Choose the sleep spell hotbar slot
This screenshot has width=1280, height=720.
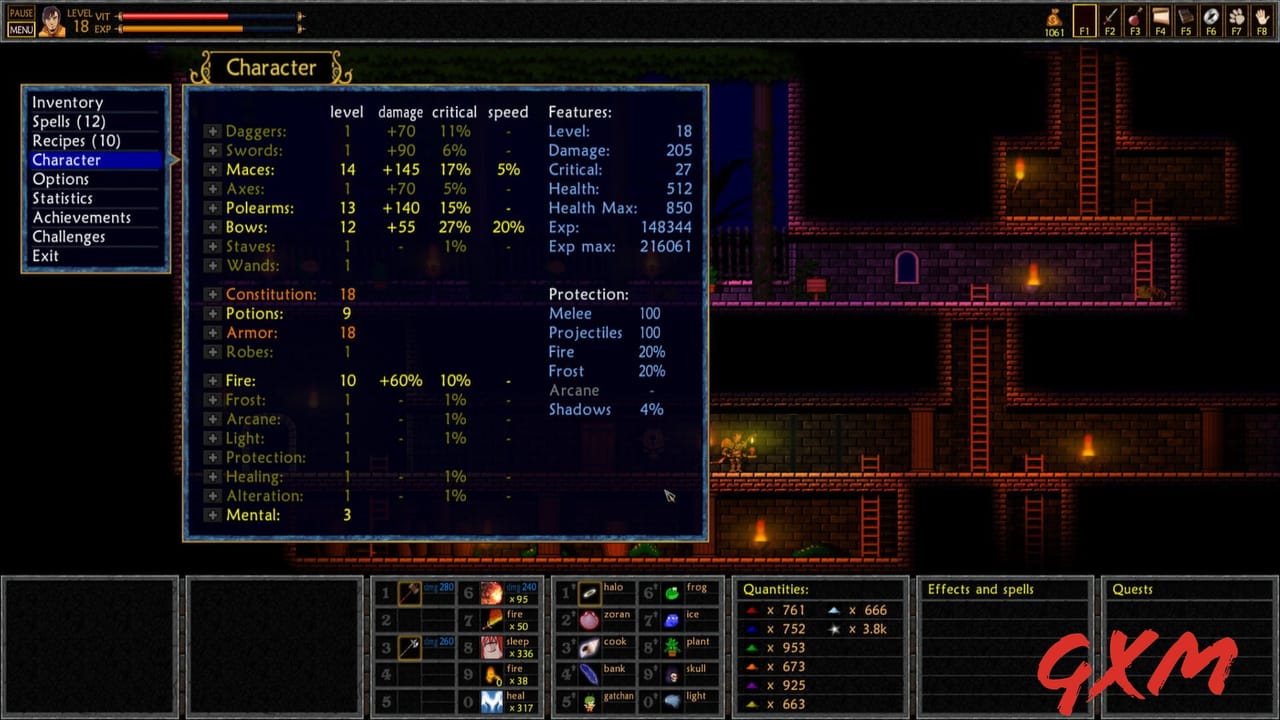pyautogui.click(x=492, y=647)
